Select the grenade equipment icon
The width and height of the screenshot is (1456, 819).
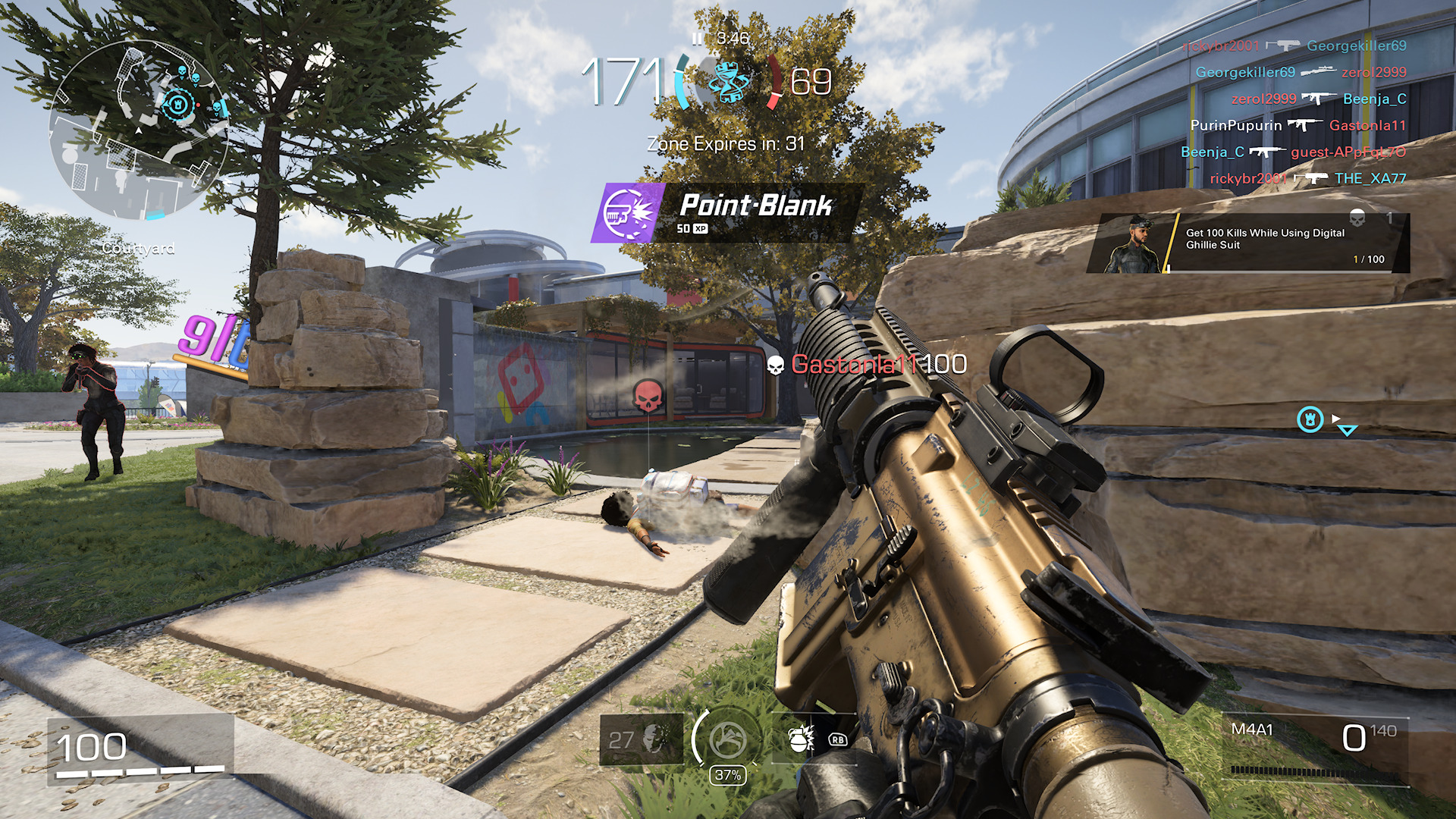click(798, 739)
